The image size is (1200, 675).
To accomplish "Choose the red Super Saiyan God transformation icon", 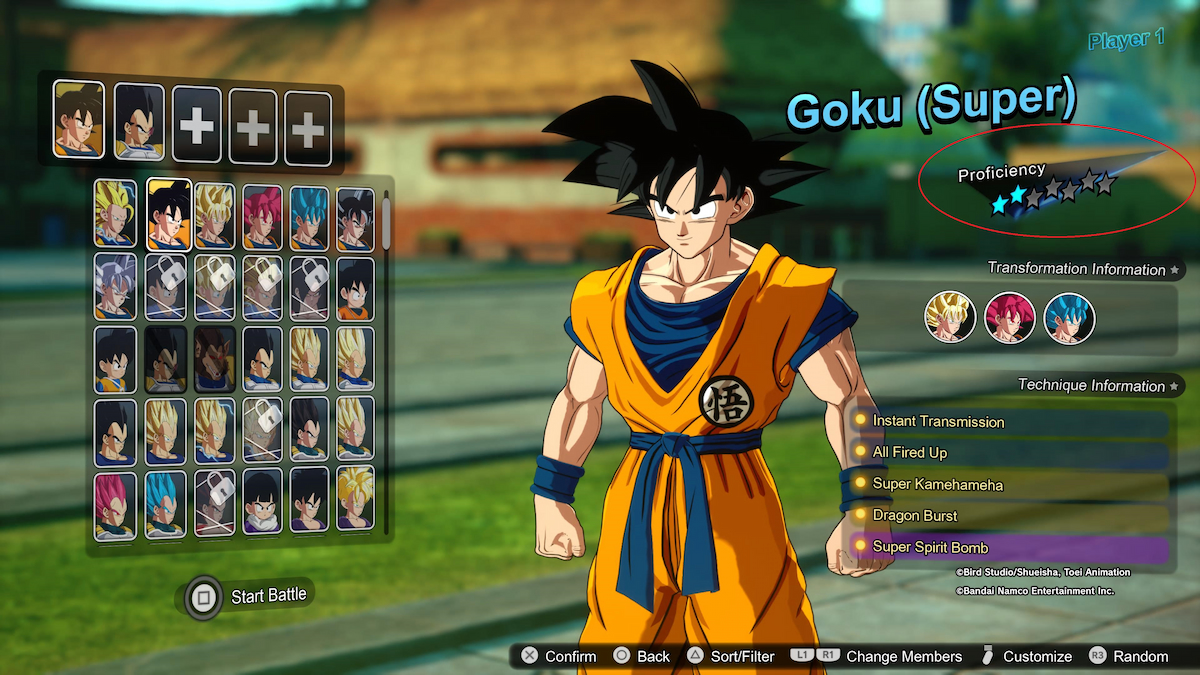I will 1010,318.
